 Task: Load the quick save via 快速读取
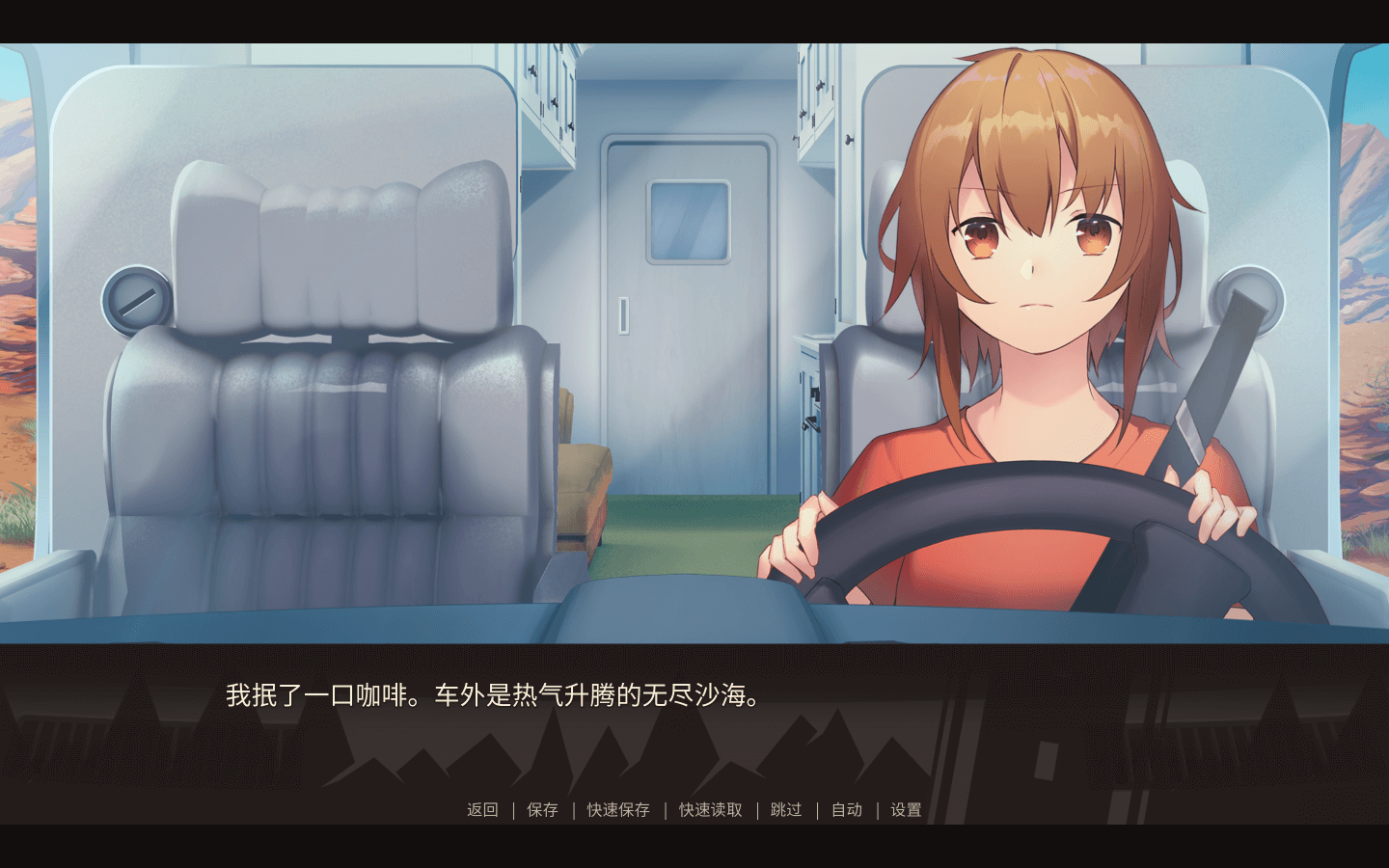click(708, 810)
